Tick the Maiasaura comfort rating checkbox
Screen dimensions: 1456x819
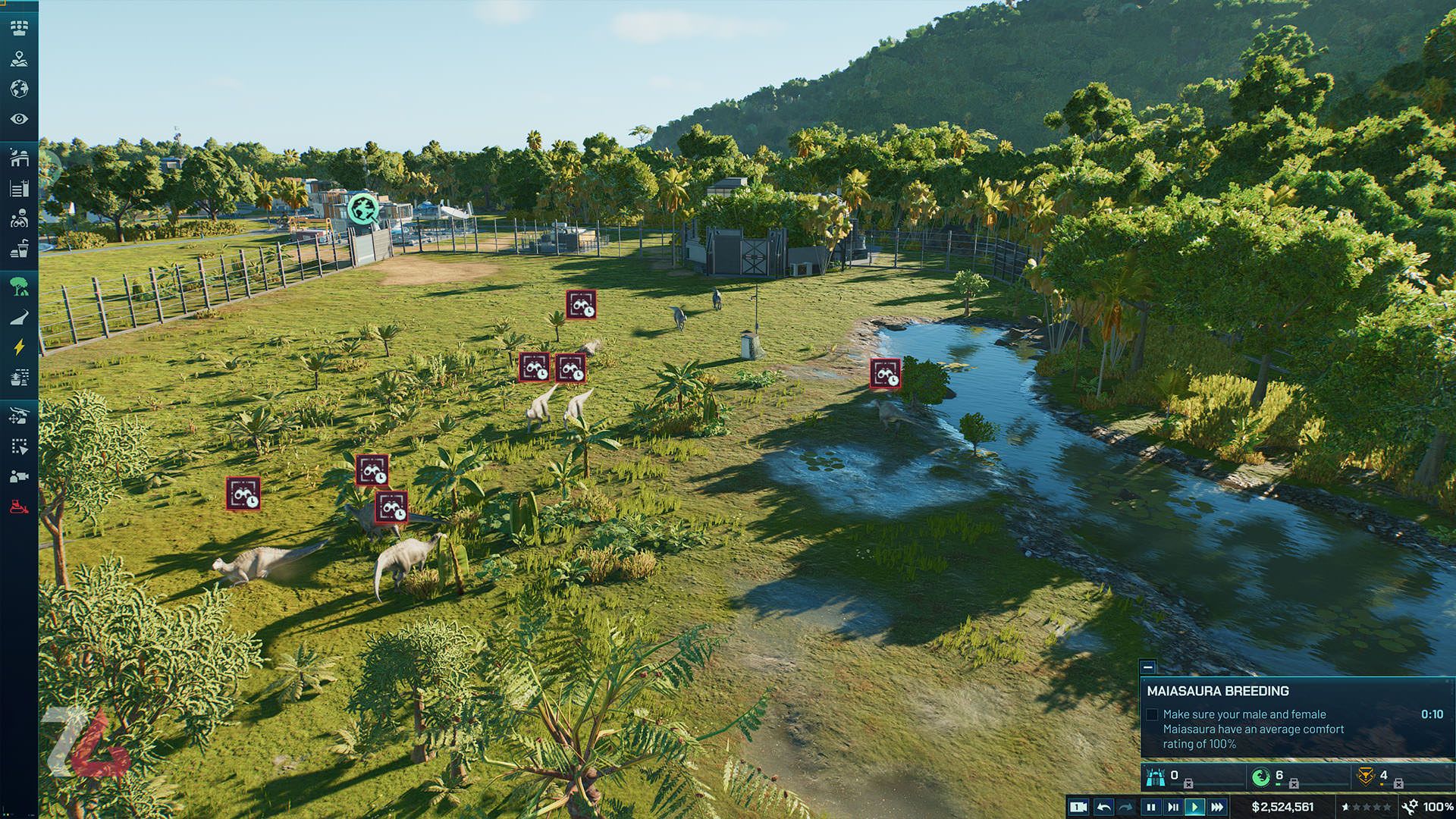pyautogui.click(x=1153, y=714)
